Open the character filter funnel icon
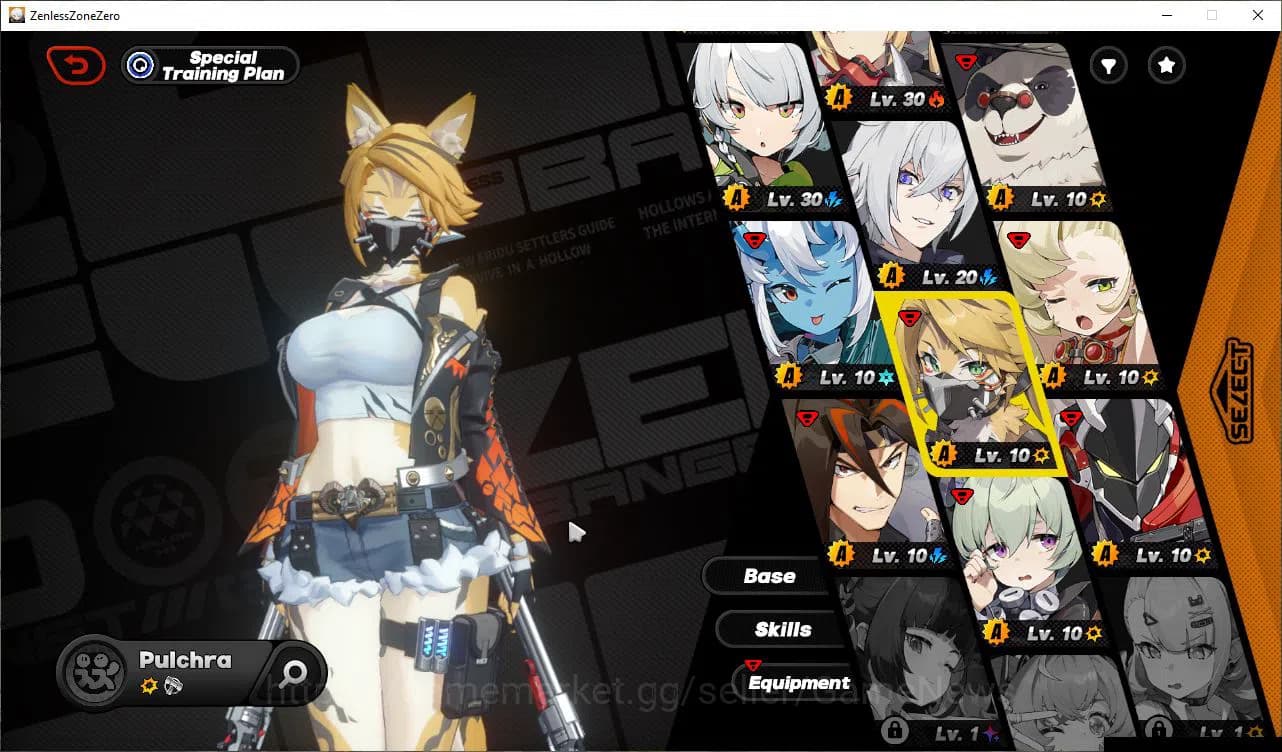Screen dimensions: 1282x752 point(1108,65)
